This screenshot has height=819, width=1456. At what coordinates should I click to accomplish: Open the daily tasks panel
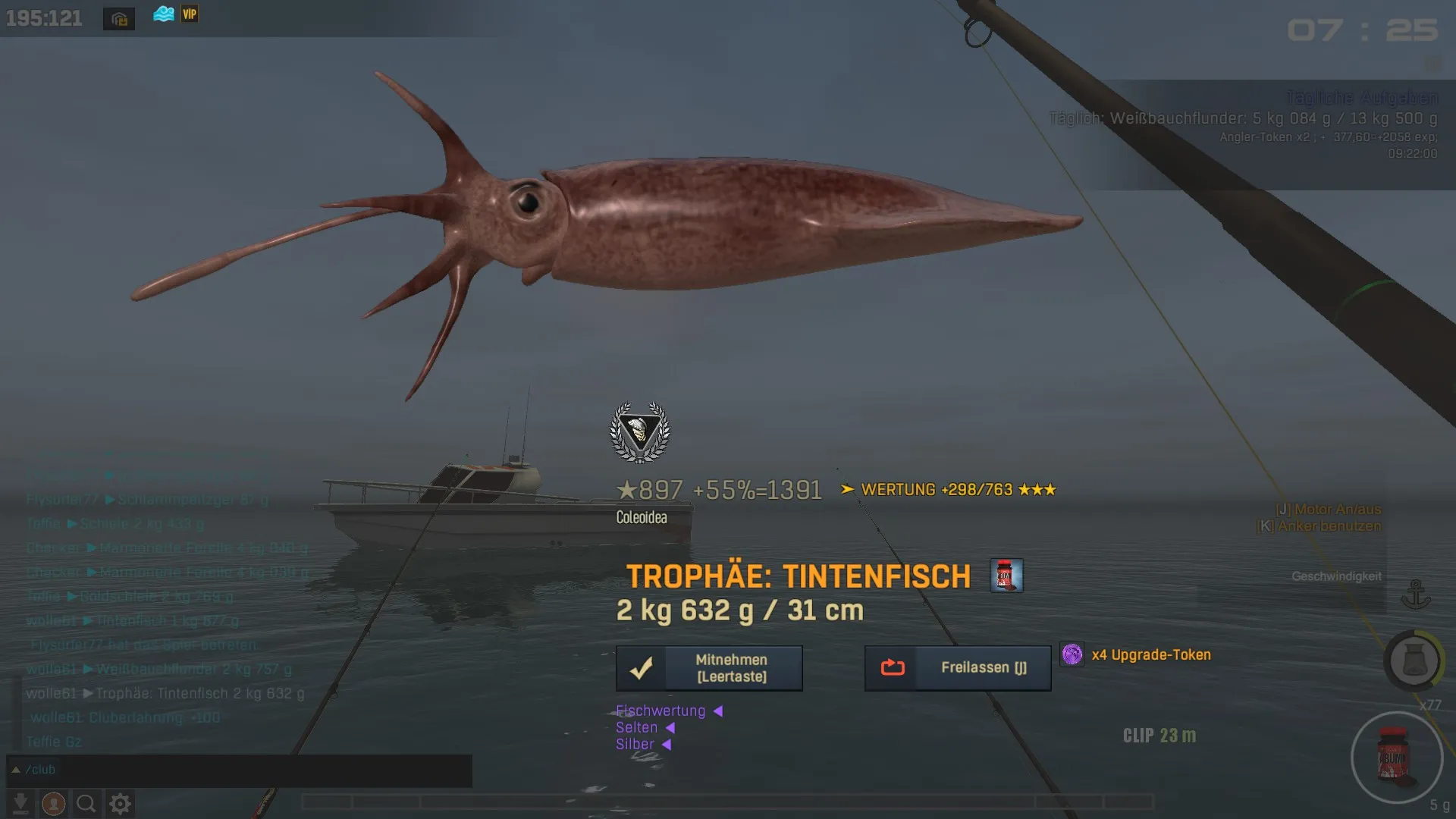pos(1361,98)
